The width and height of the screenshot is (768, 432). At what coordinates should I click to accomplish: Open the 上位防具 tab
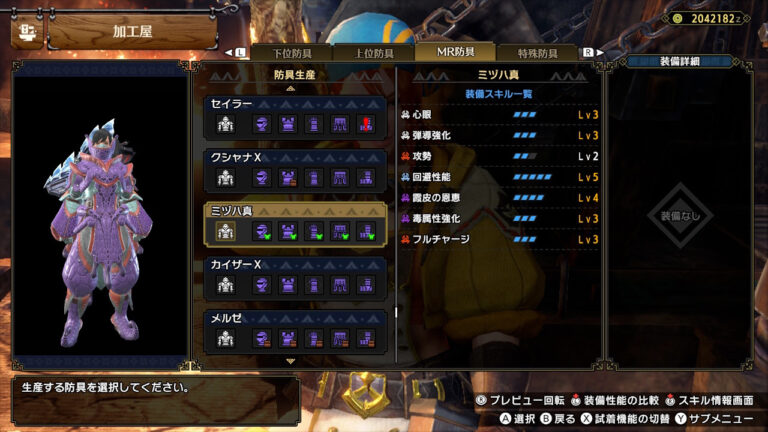coord(373,53)
